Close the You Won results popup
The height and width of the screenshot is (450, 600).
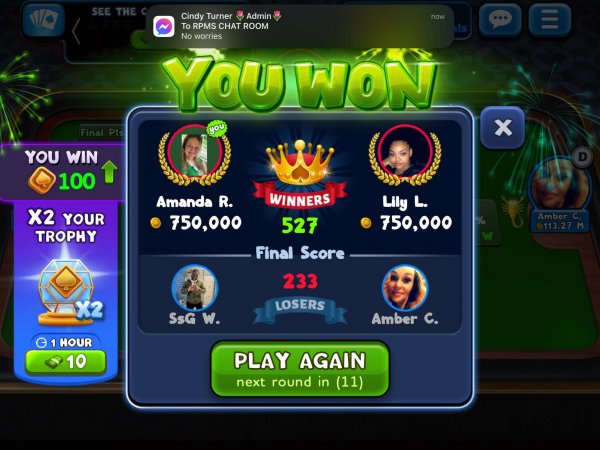tap(503, 127)
